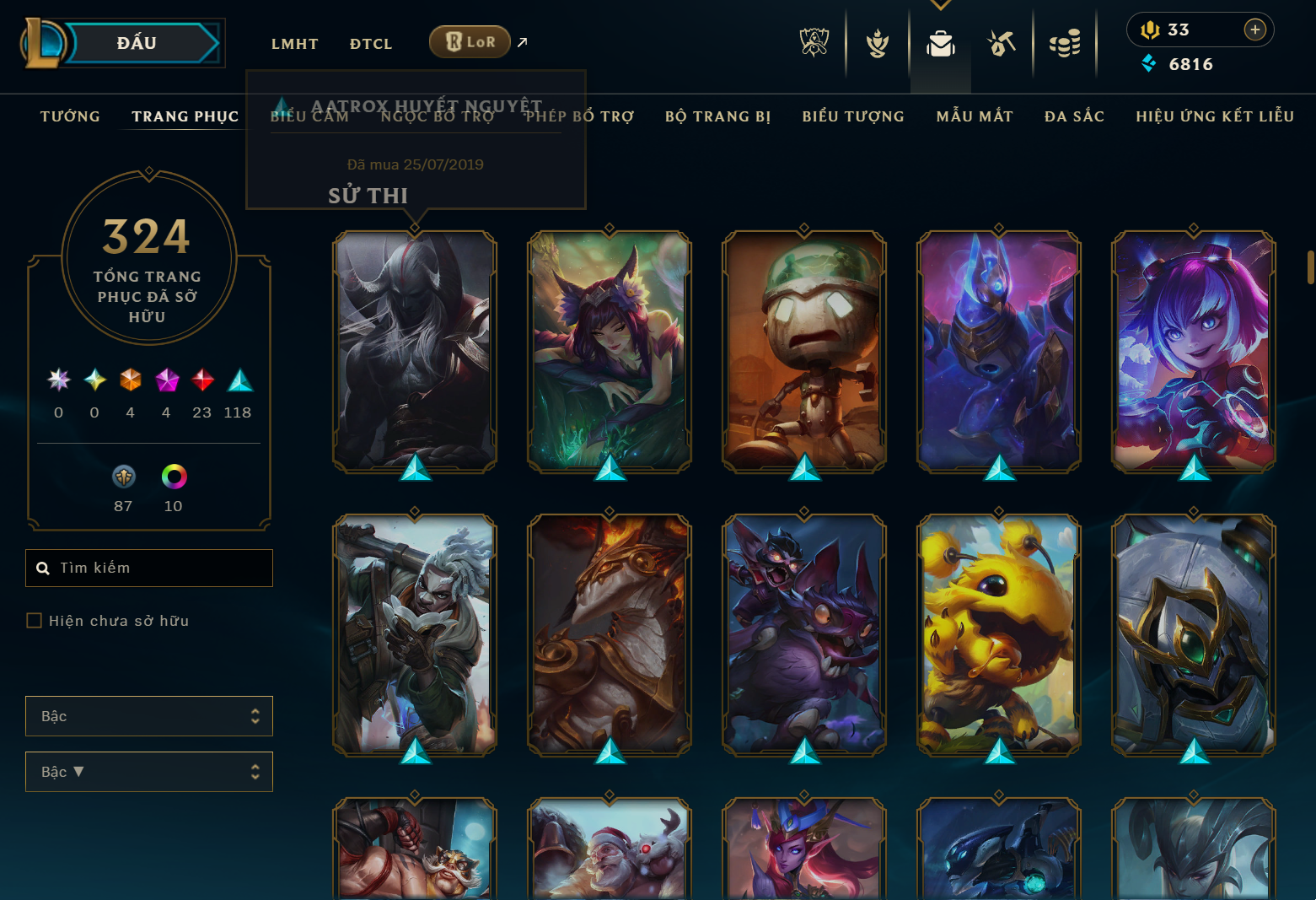1316x900 pixels.
Task: Open the loot satchel icon
Action: pyautogui.click(x=941, y=44)
